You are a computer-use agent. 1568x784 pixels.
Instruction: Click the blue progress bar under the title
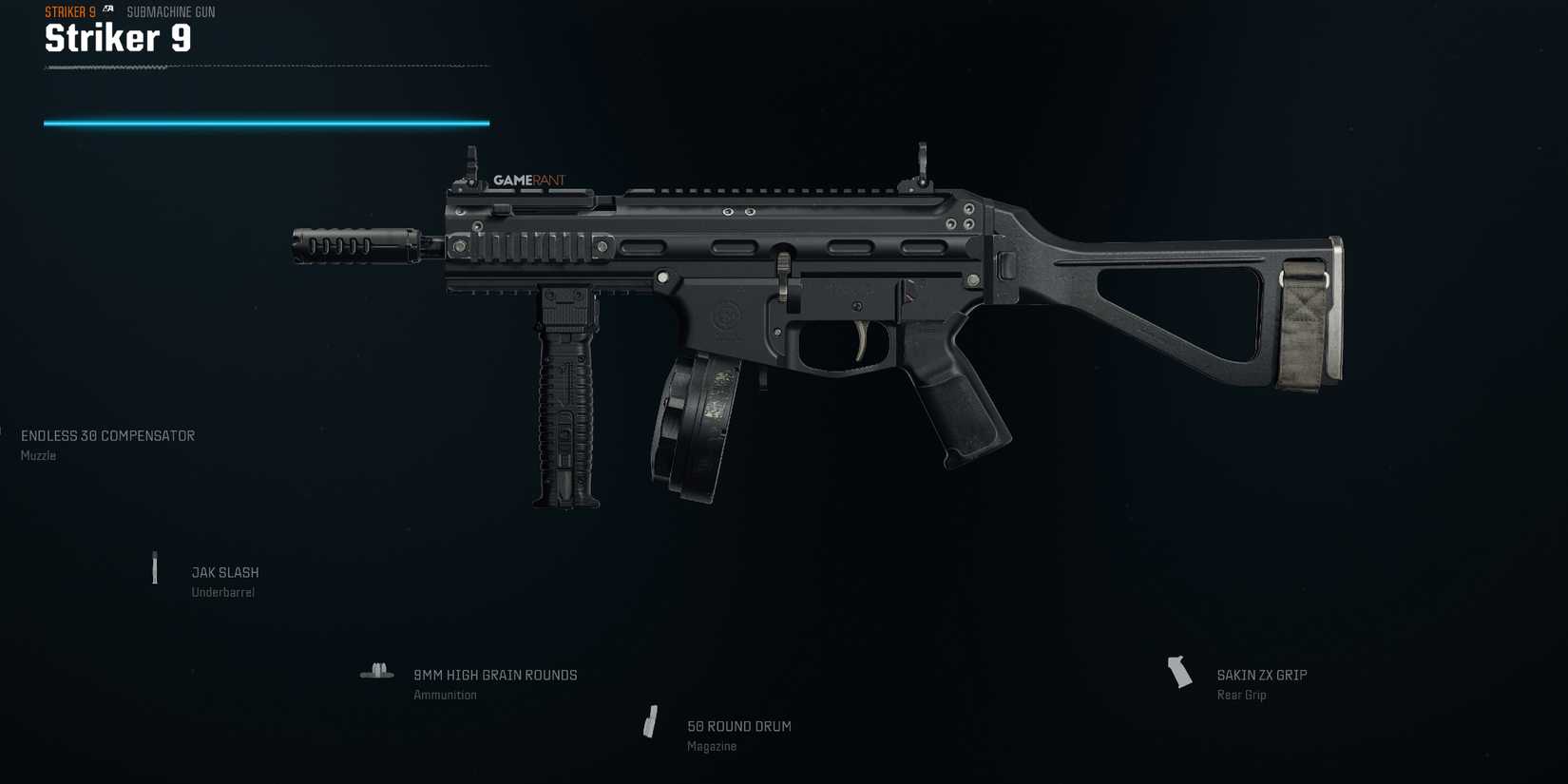[x=264, y=123]
